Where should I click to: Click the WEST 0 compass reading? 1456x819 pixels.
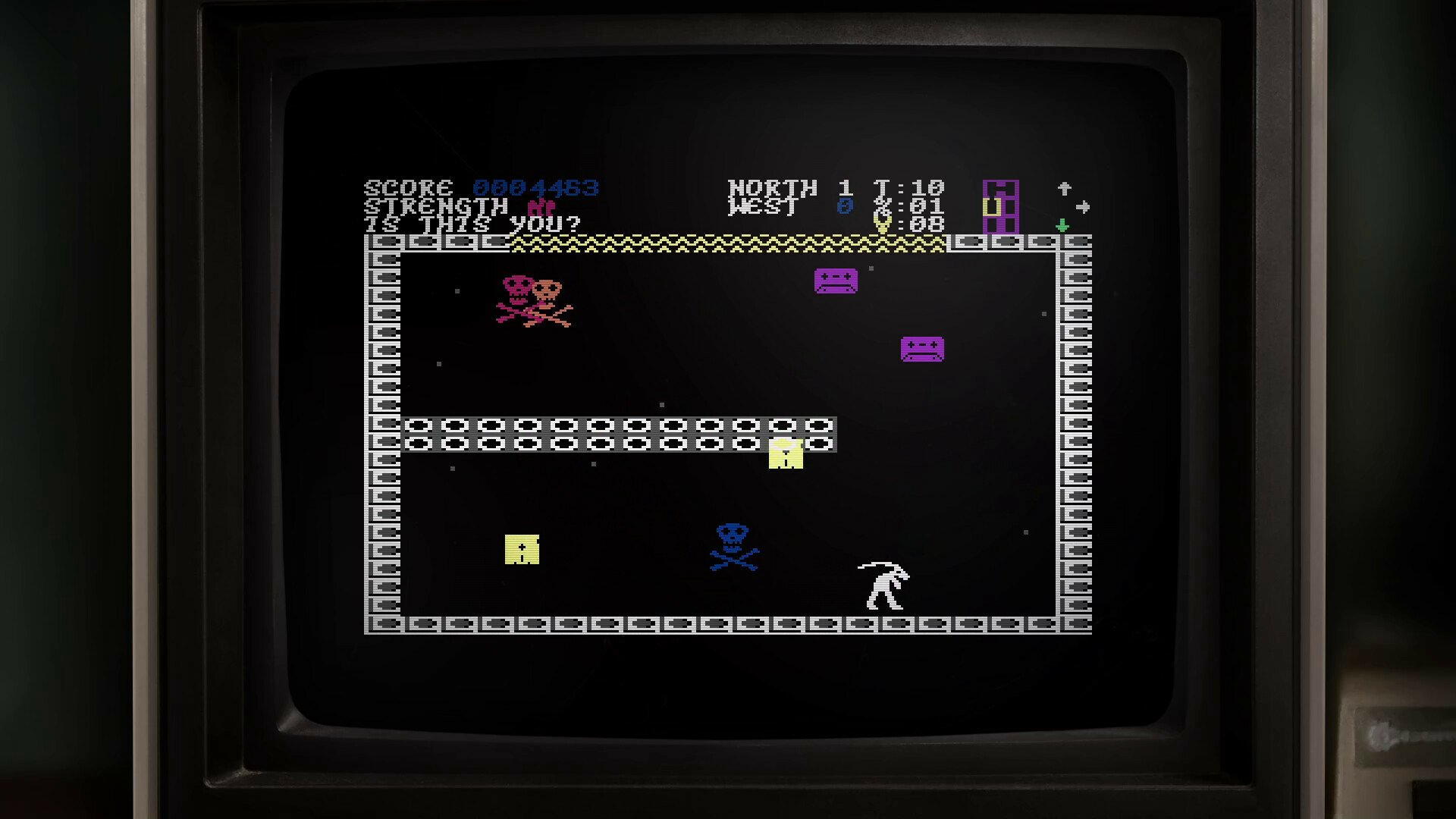point(773,206)
